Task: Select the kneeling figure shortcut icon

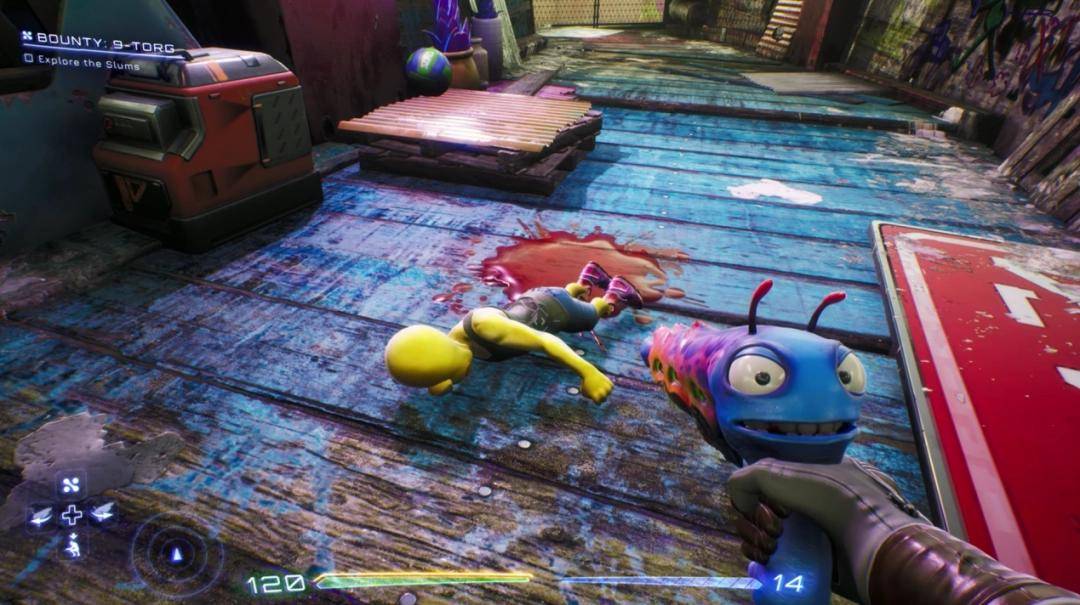Action: pyautogui.click(x=72, y=545)
